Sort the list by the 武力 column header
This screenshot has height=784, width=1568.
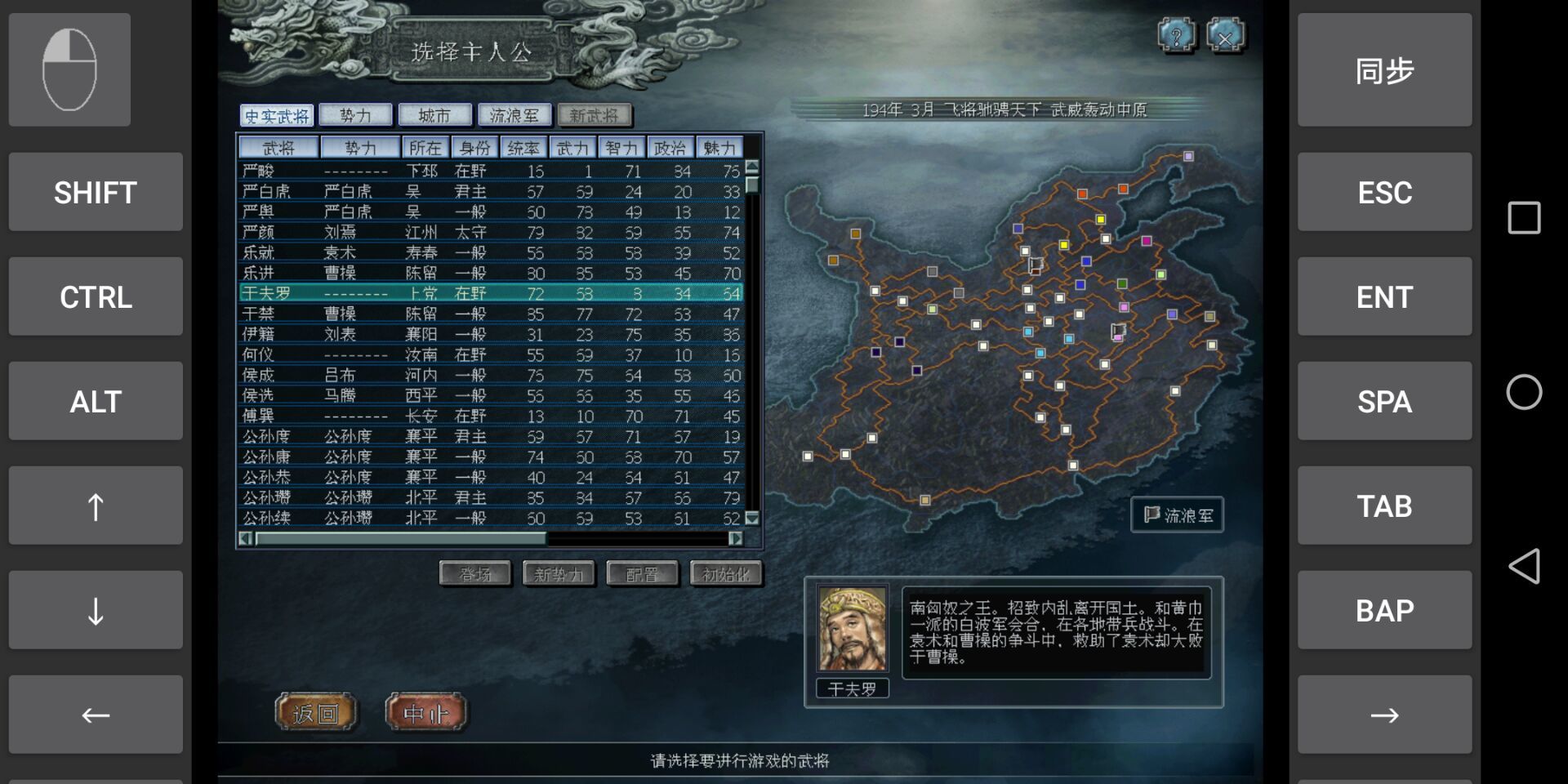(x=572, y=147)
